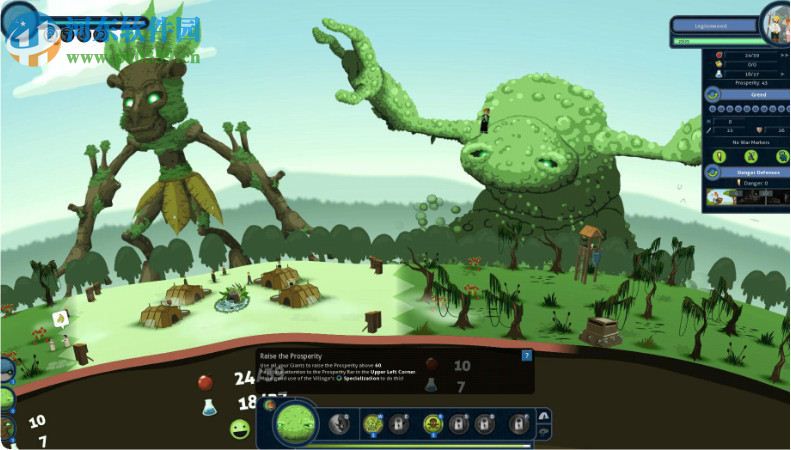The height and width of the screenshot is (450, 791).
Task: Toggle the Greed panel refresh icon
Action: point(713,94)
